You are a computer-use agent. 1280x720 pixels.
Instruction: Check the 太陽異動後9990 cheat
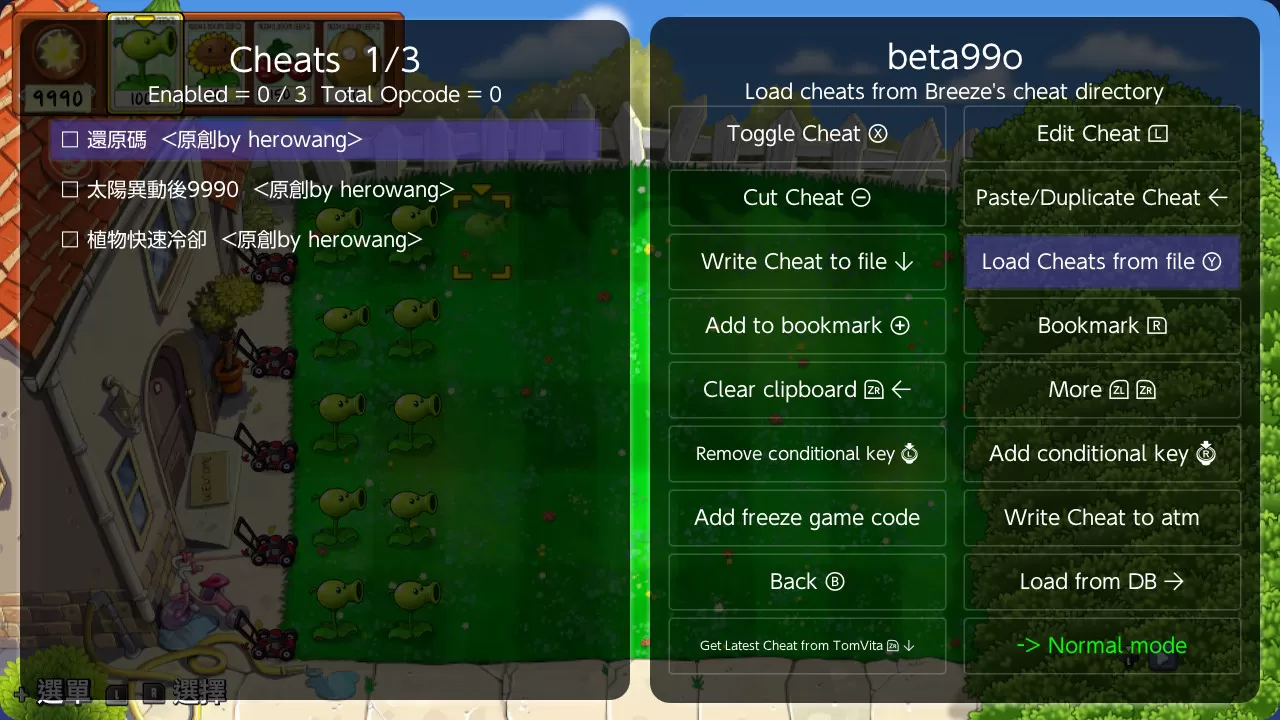coord(69,189)
